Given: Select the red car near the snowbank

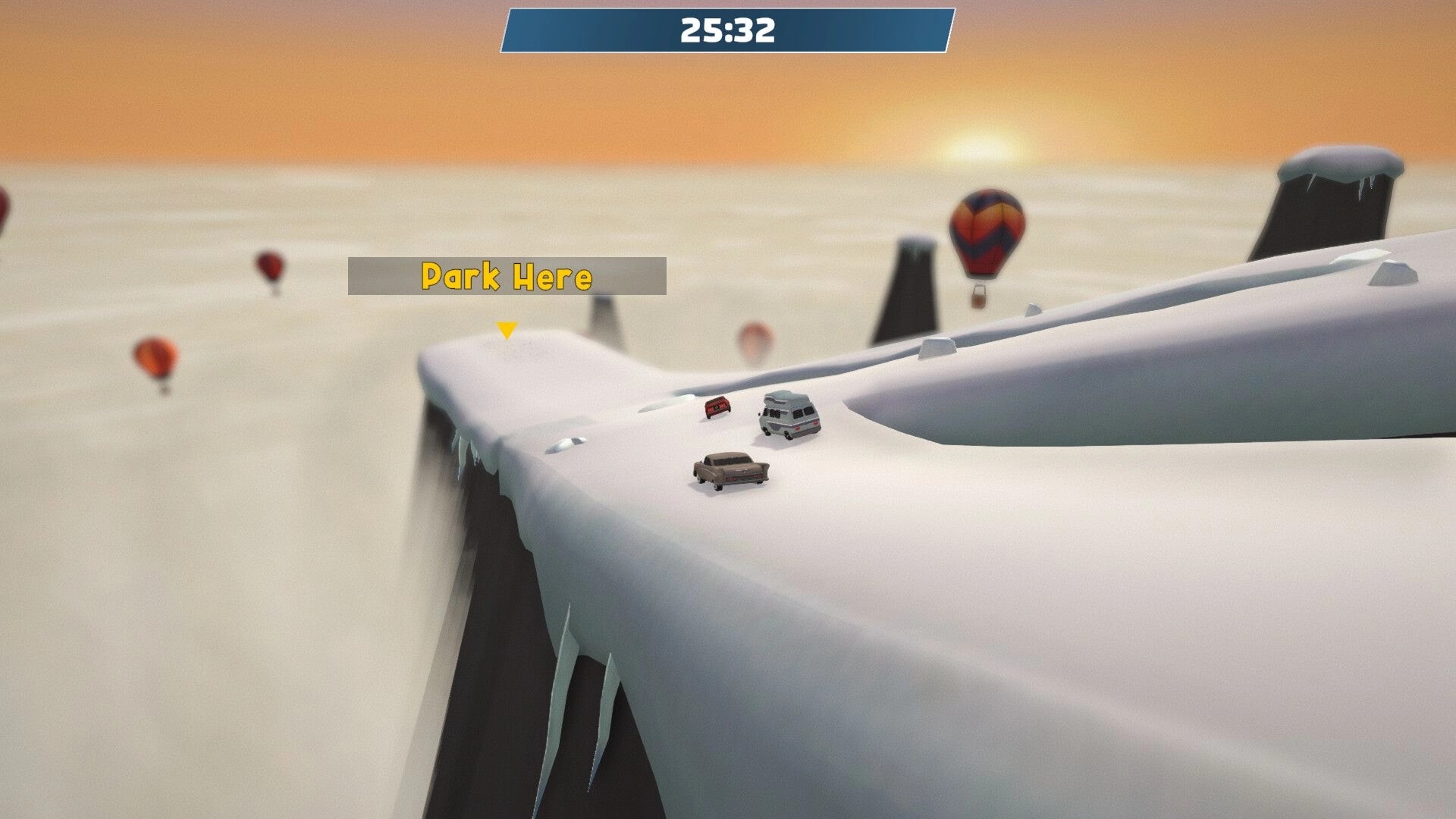Looking at the screenshot, I should pos(717,408).
